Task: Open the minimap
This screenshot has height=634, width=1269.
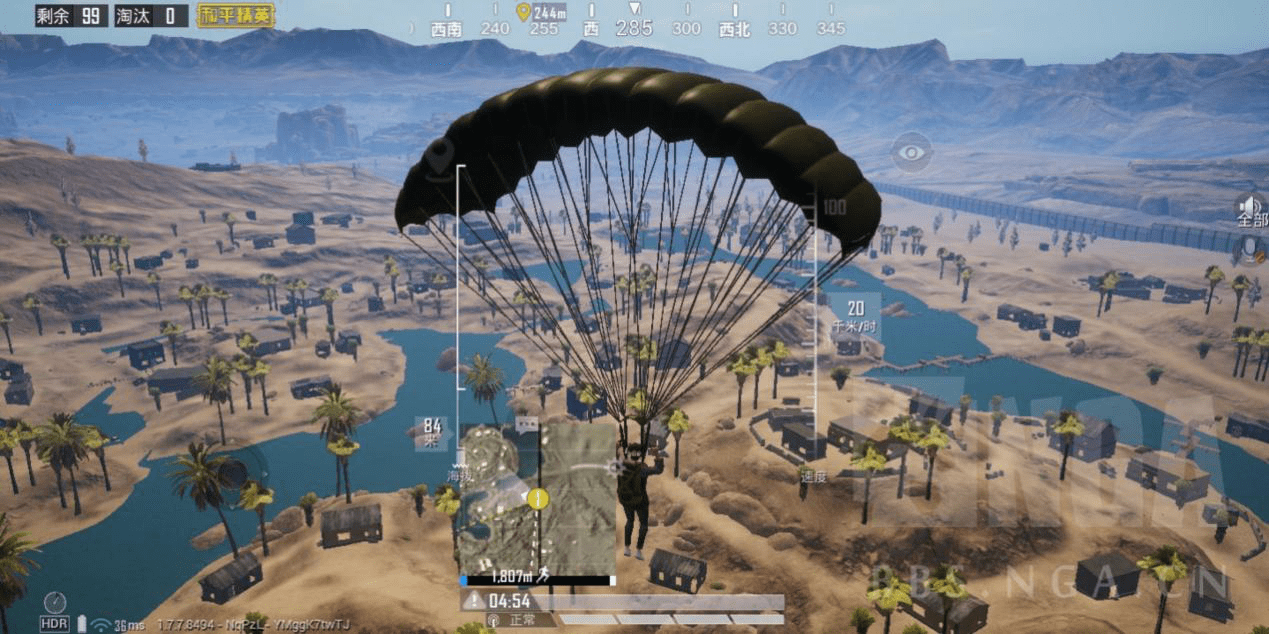Action: point(538,497)
